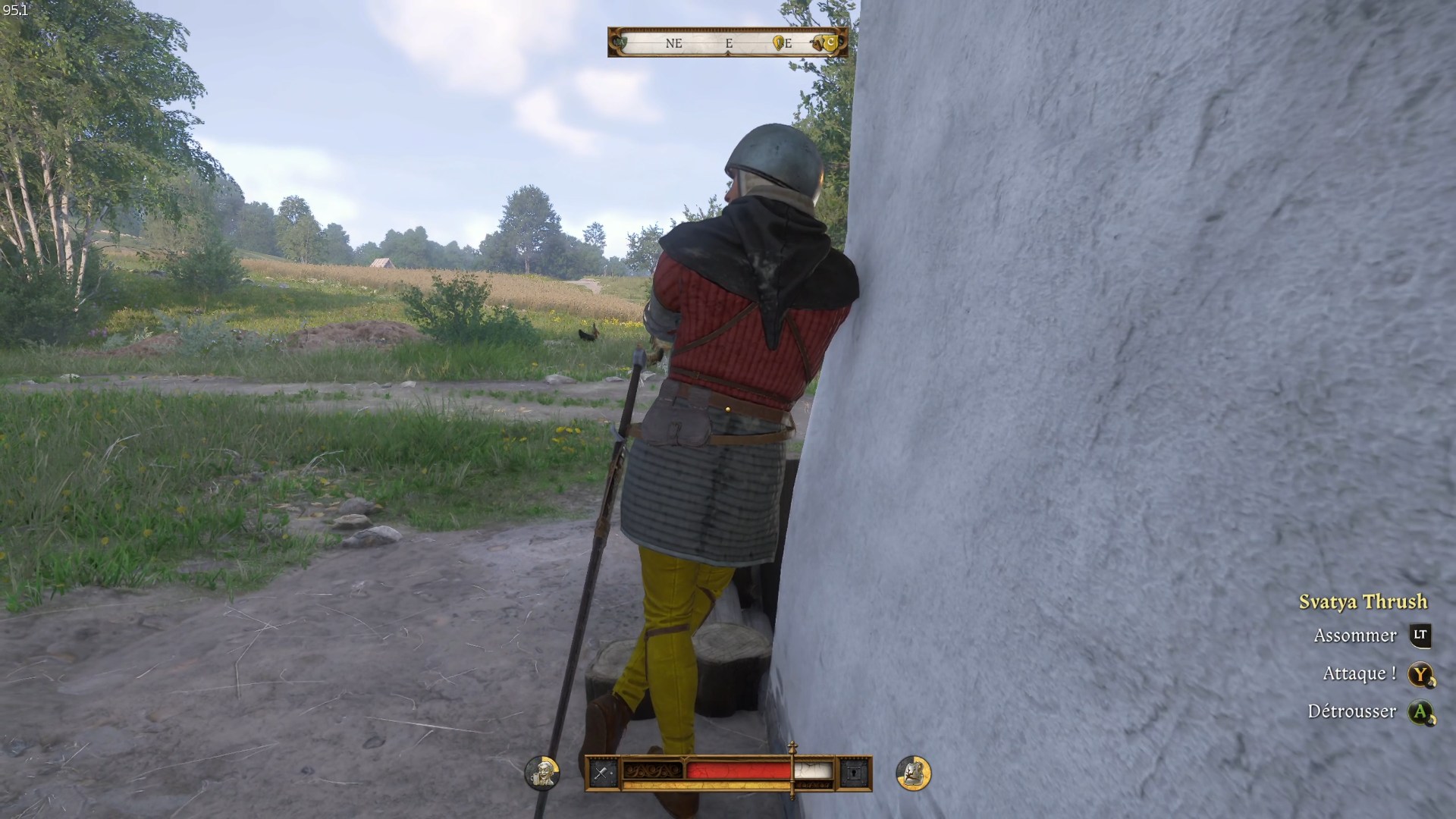Image resolution: width=1456 pixels, height=819 pixels.
Task: Click the sword divider on the HUD bar
Action: click(792, 773)
